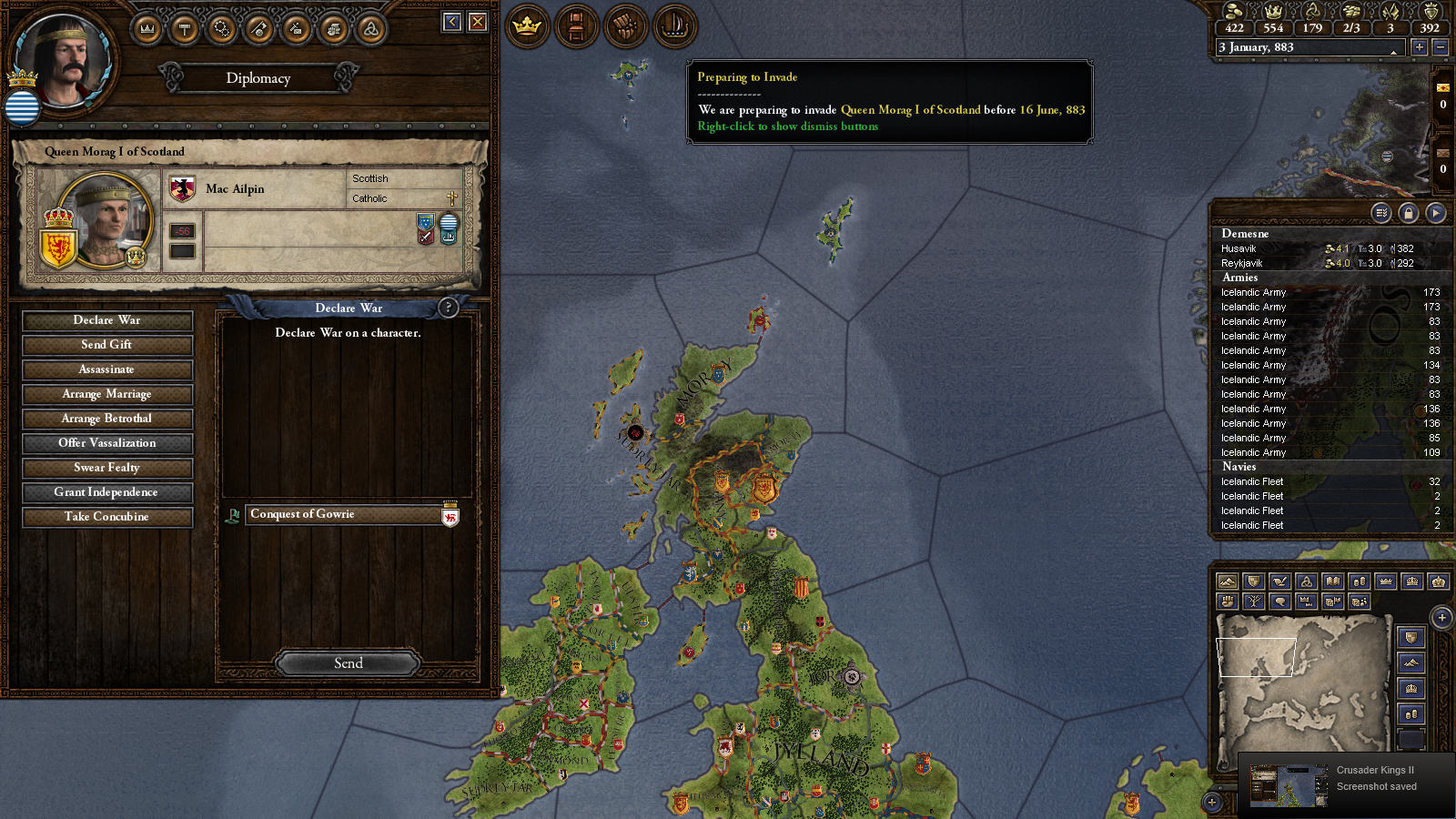1456x819 pixels.
Task: Choose Arrange Betrothal
Action: pyautogui.click(x=107, y=419)
